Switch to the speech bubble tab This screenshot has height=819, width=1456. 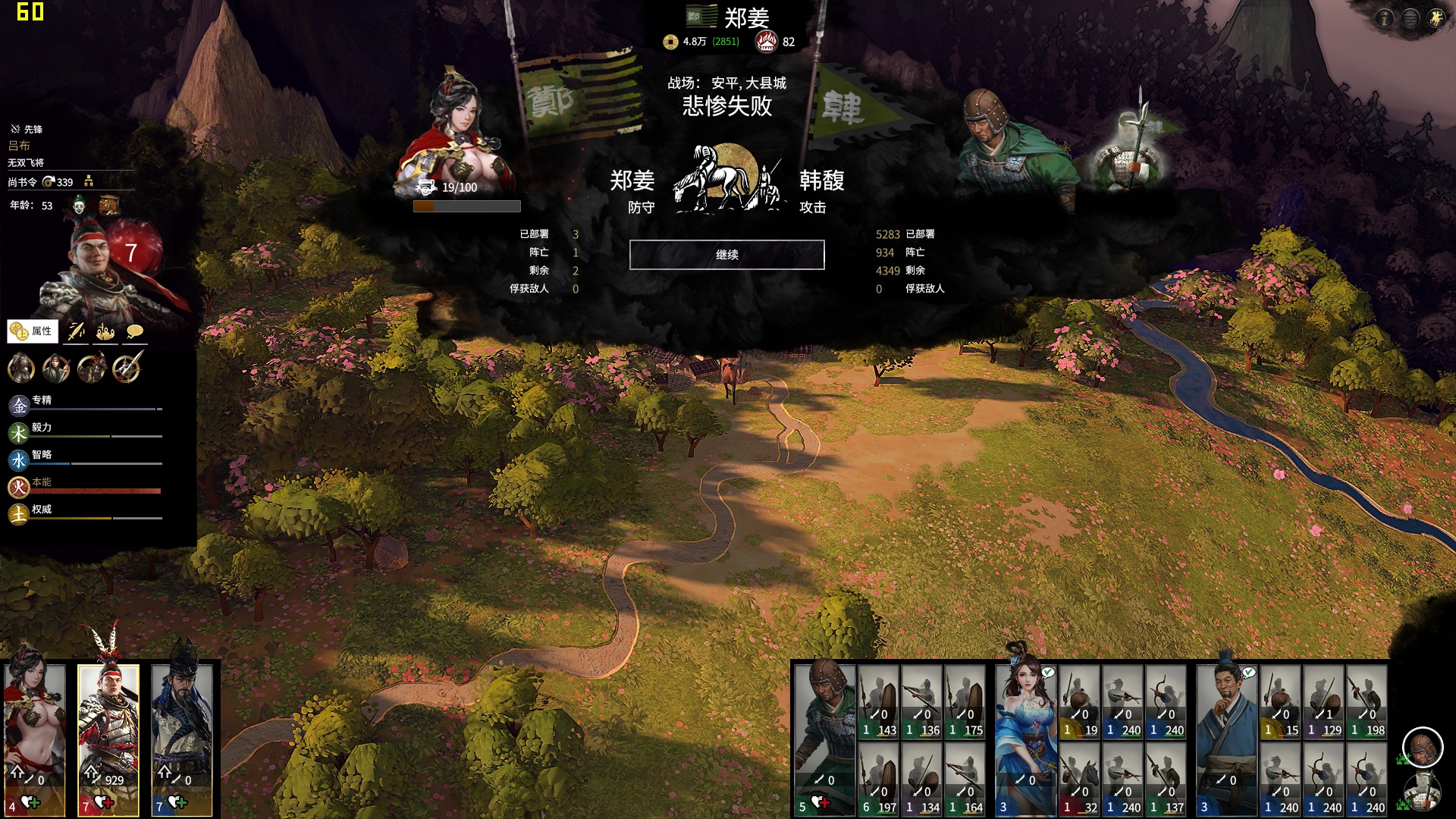pyautogui.click(x=135, y=331)
